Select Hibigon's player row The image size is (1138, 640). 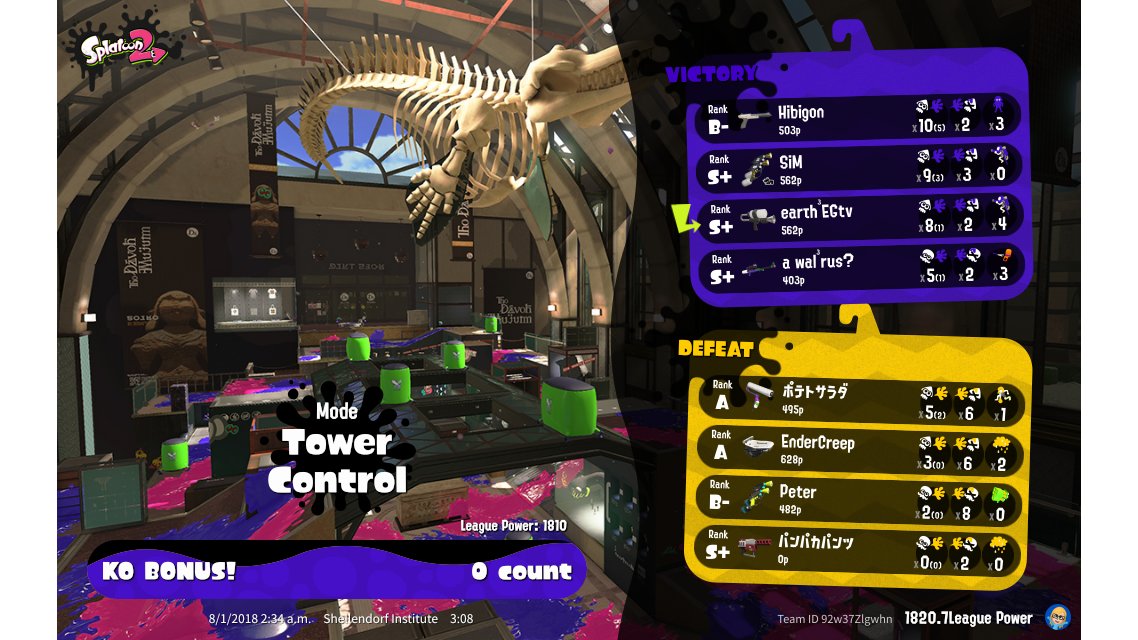[x=860, y=118]
